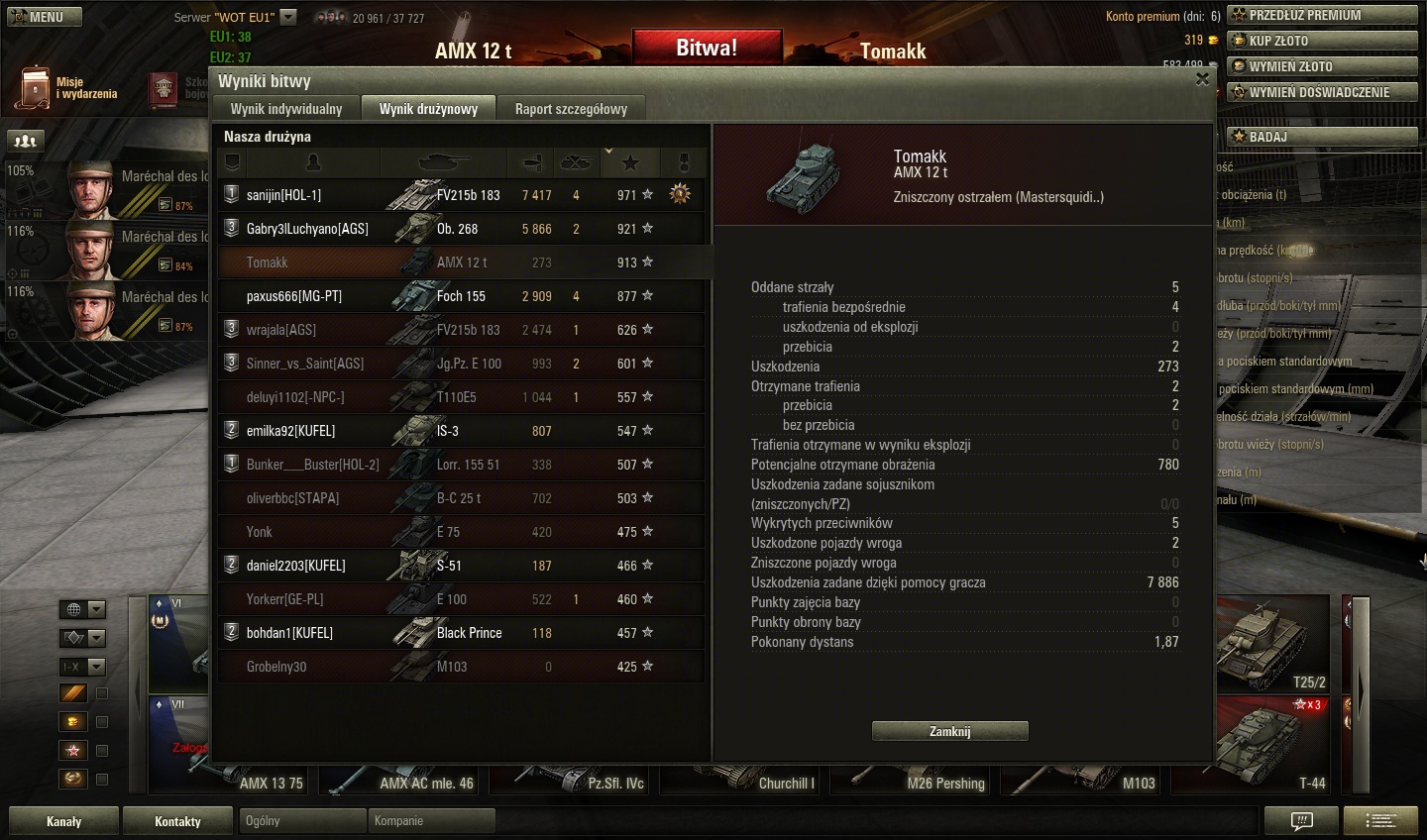This screenshot has width=1427, height=840.
Task: Open the Raport szczegółowy tab
Action: click(x=571, y=109)
